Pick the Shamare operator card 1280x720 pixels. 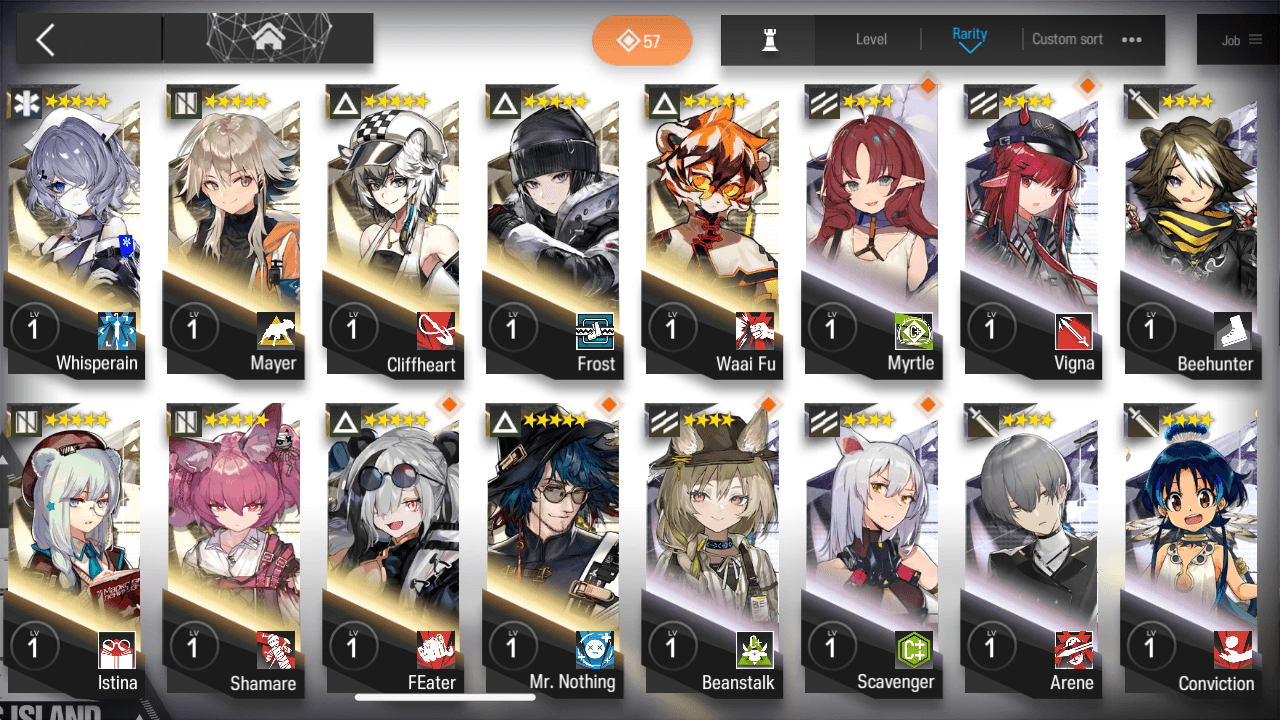[x=234, y=548]
